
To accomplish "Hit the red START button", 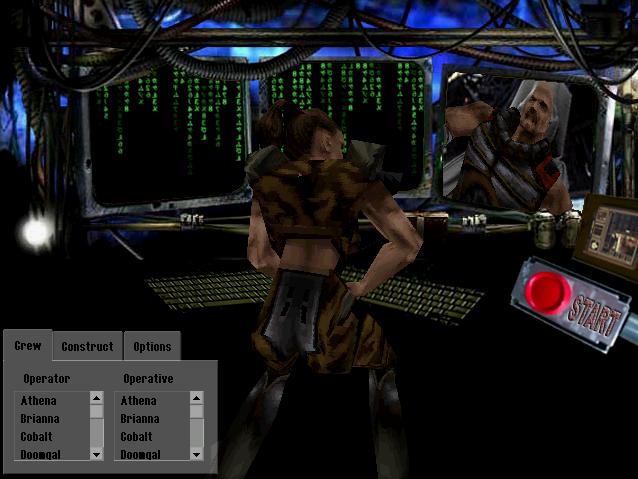I will pos(548,294).
